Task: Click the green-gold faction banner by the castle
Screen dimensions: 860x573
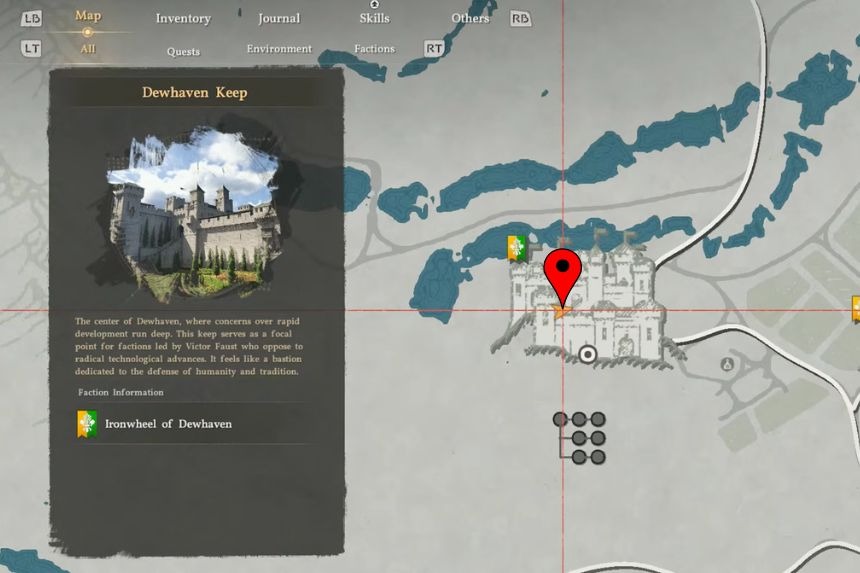Action: [x=516, y=249]
